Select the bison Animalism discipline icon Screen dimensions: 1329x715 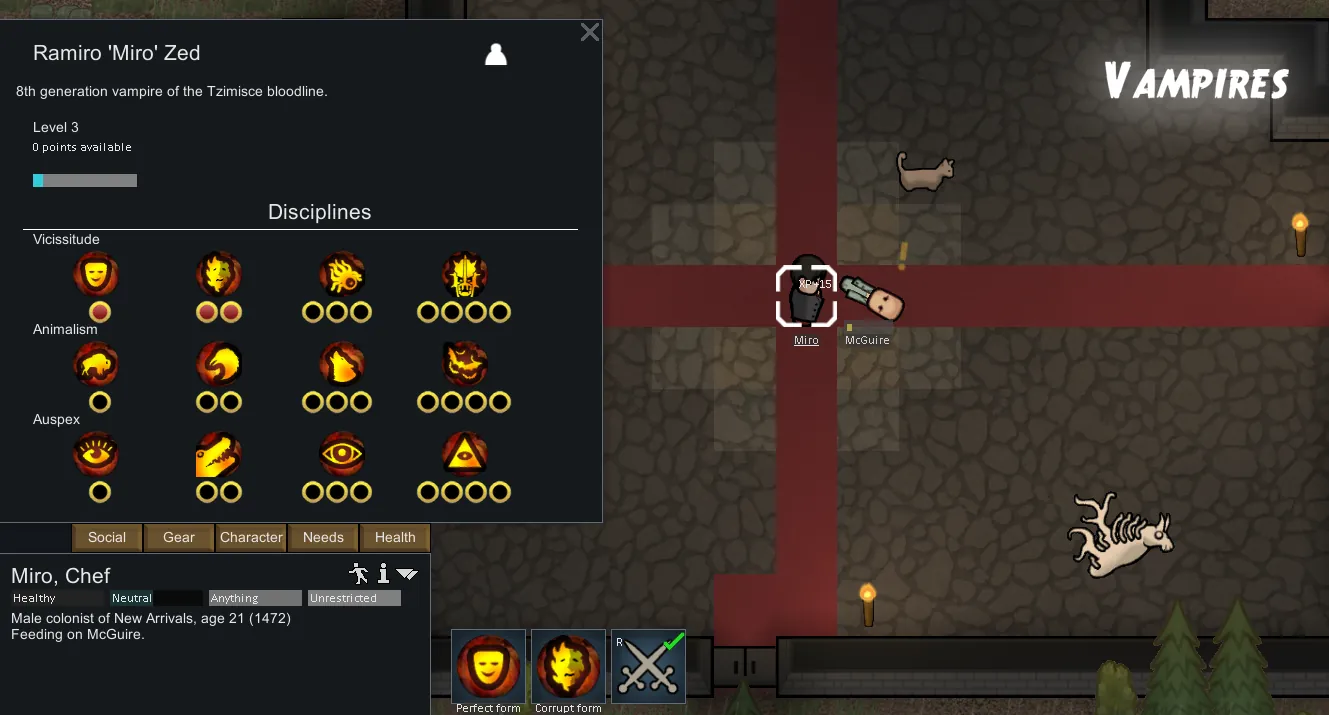96,365
